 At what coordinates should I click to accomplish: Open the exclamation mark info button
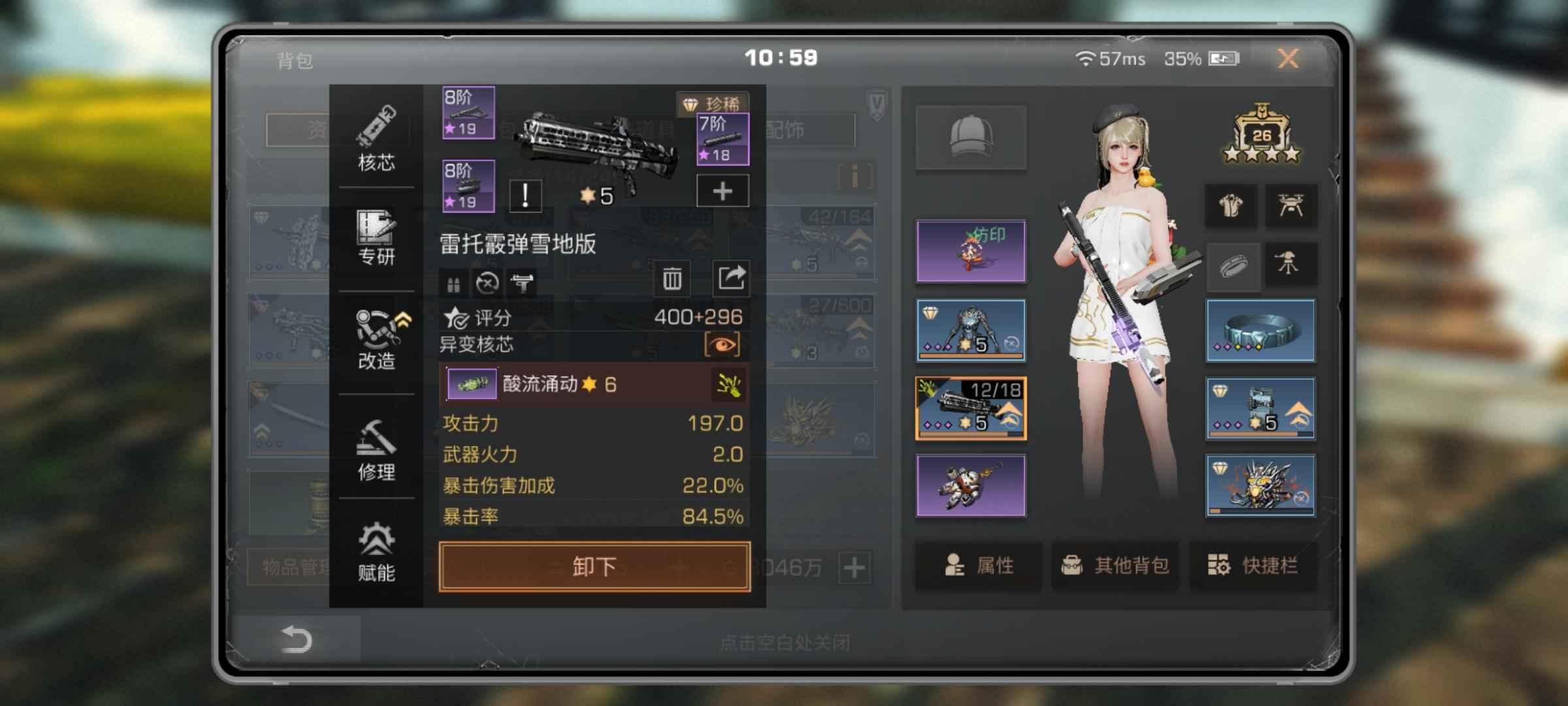coord(525,195)
